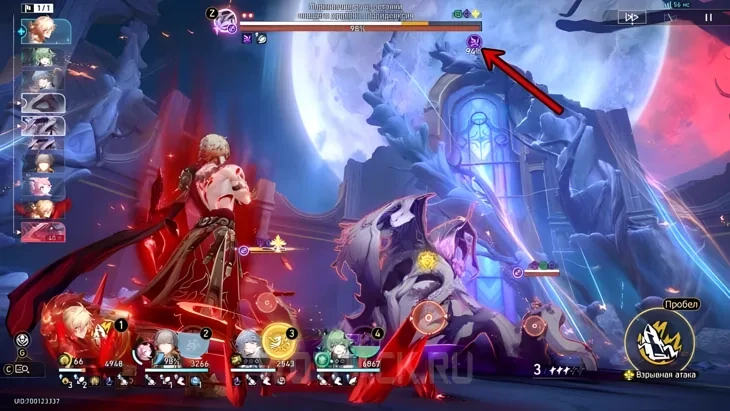730x411 pixels.
Task: Pause the battle
Action: [x=709, y=17]
